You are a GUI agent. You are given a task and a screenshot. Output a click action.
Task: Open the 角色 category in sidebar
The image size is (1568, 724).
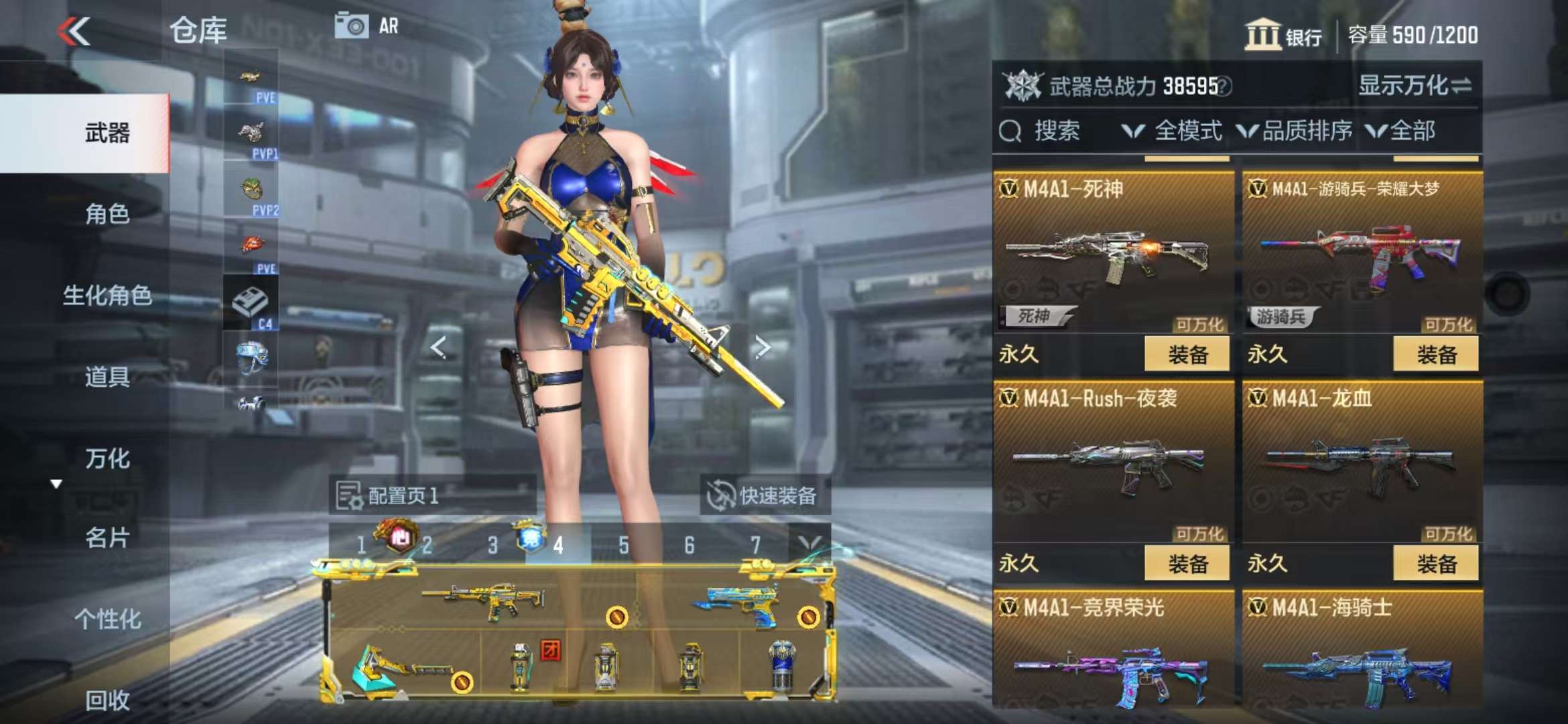107,215
